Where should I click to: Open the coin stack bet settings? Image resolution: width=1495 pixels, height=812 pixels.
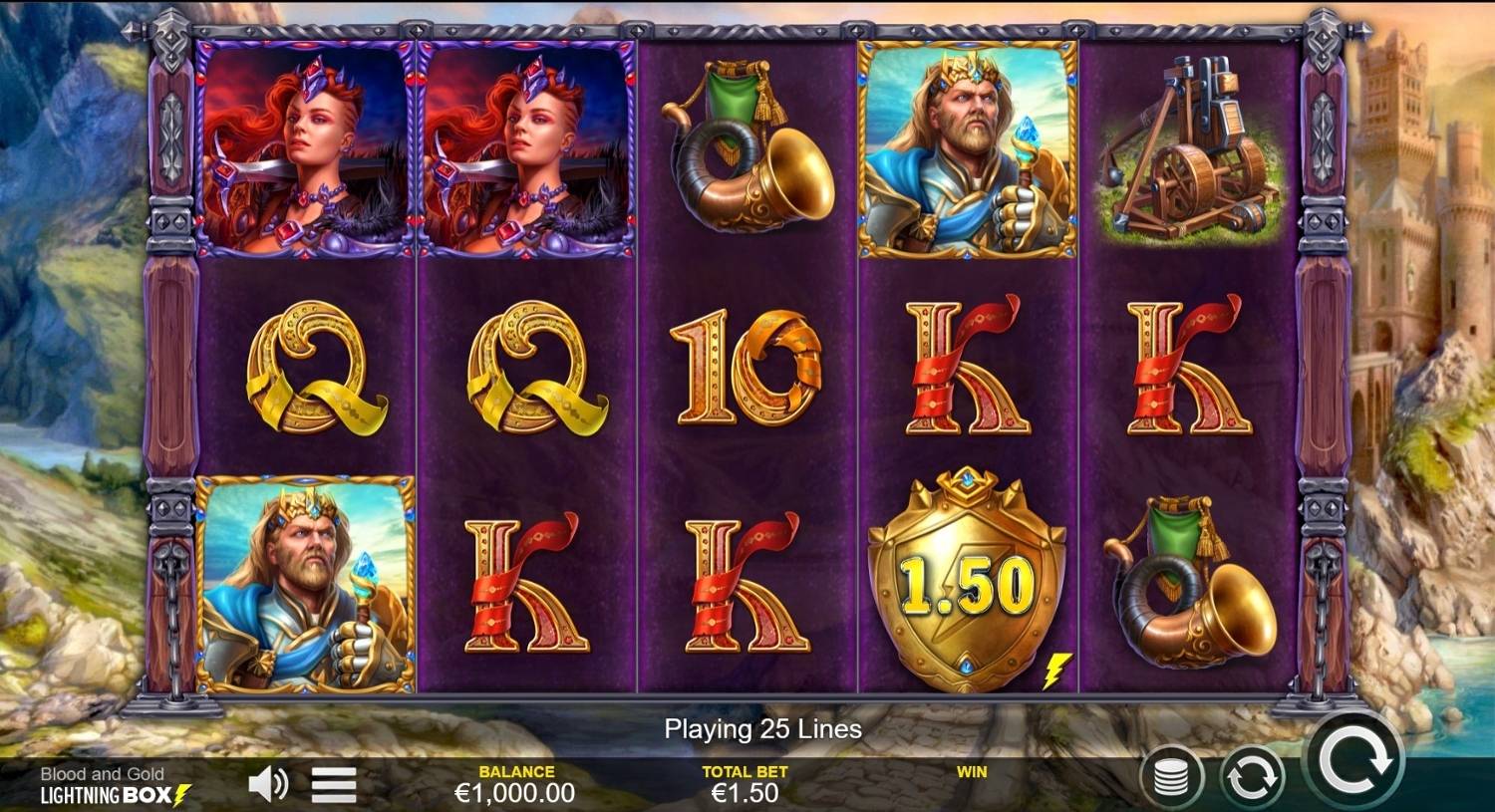1172,777
